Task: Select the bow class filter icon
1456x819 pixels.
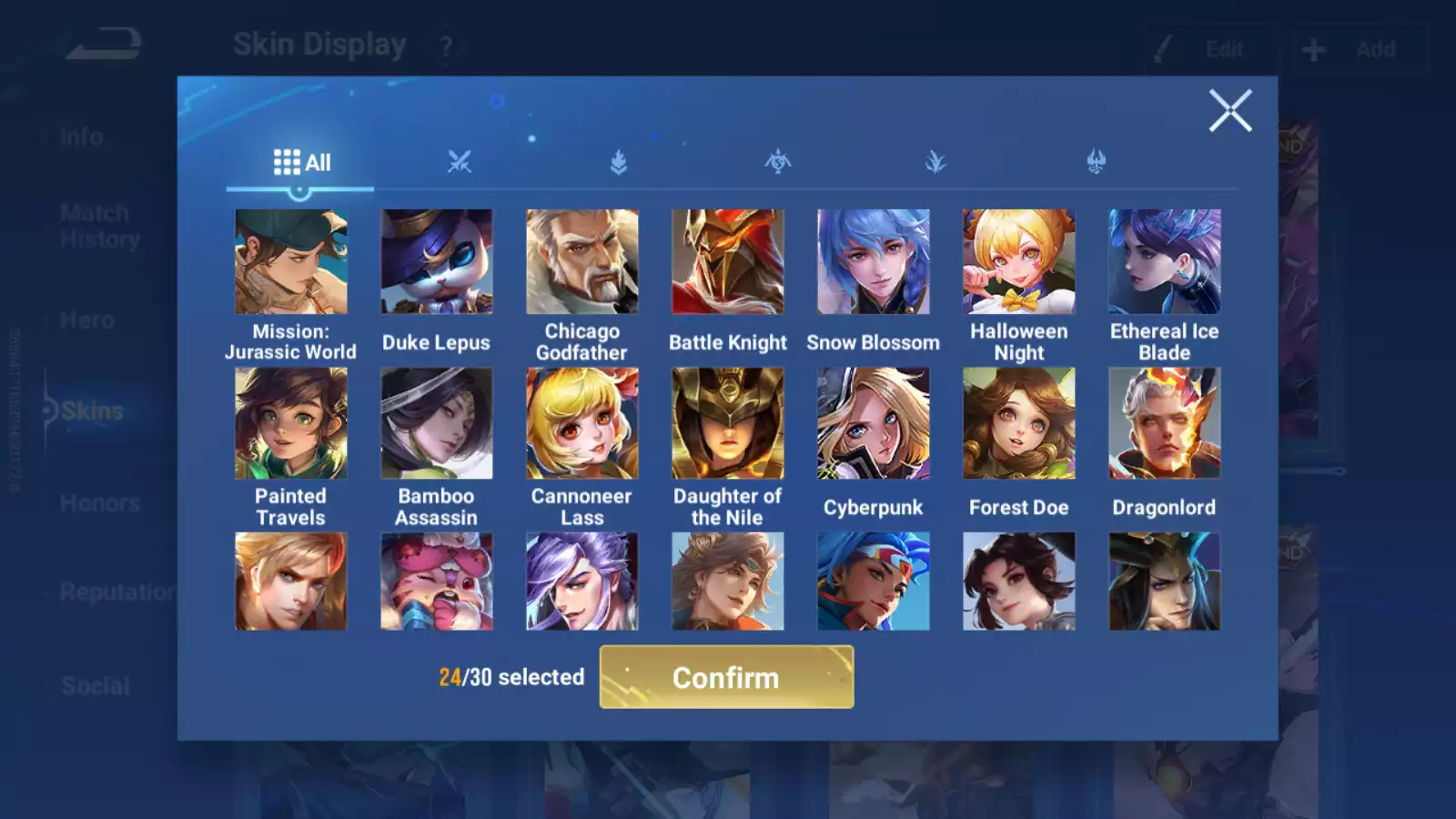Action: coord(777,160)
